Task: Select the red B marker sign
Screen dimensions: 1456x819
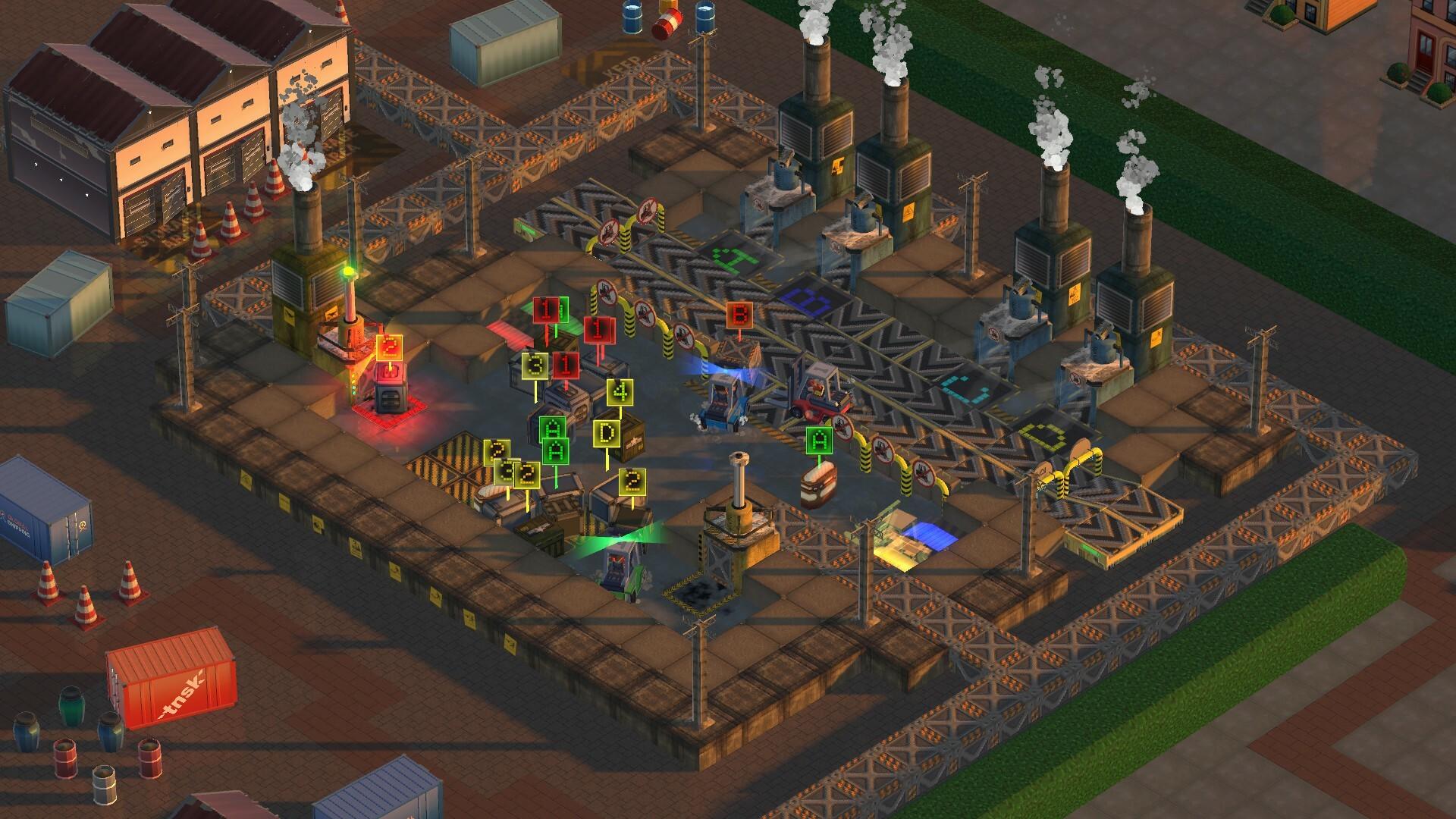Action: tap(738, 314)
